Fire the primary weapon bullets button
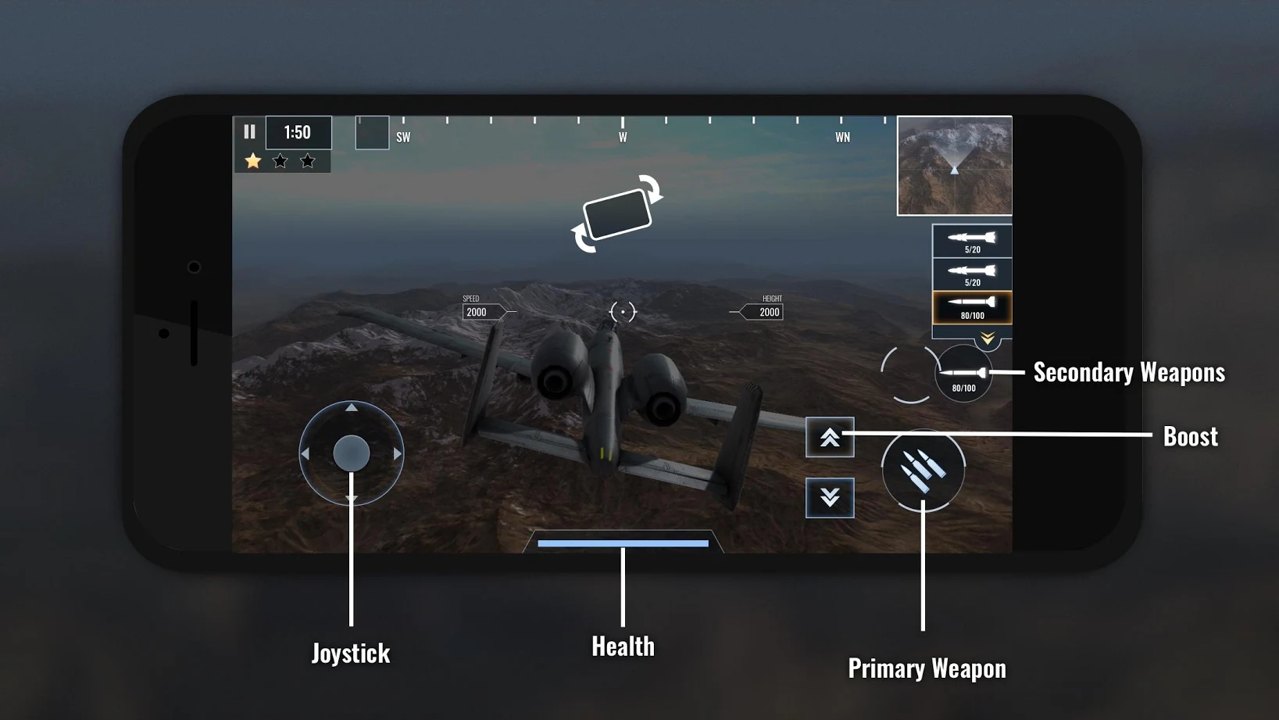The image size is (1279, 720). pyautogui.click(x=923, y=471)
